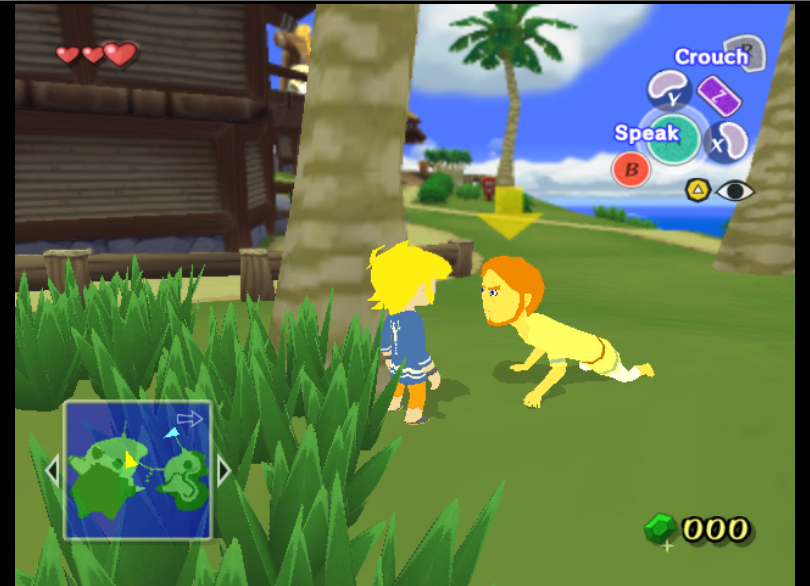810x586 pixels.
Task: Click the eye camera view icon
Action: pos(734,190)
